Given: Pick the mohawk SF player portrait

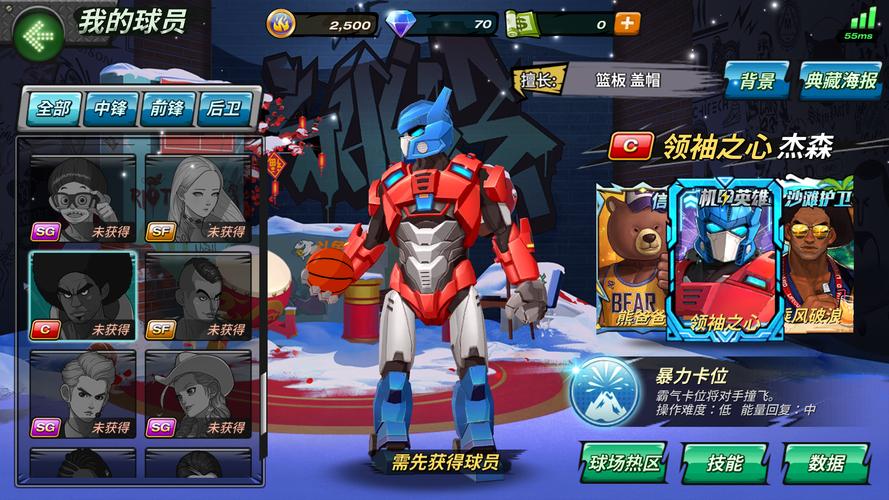Looking at the screenshot, I should tap(198, 296).
